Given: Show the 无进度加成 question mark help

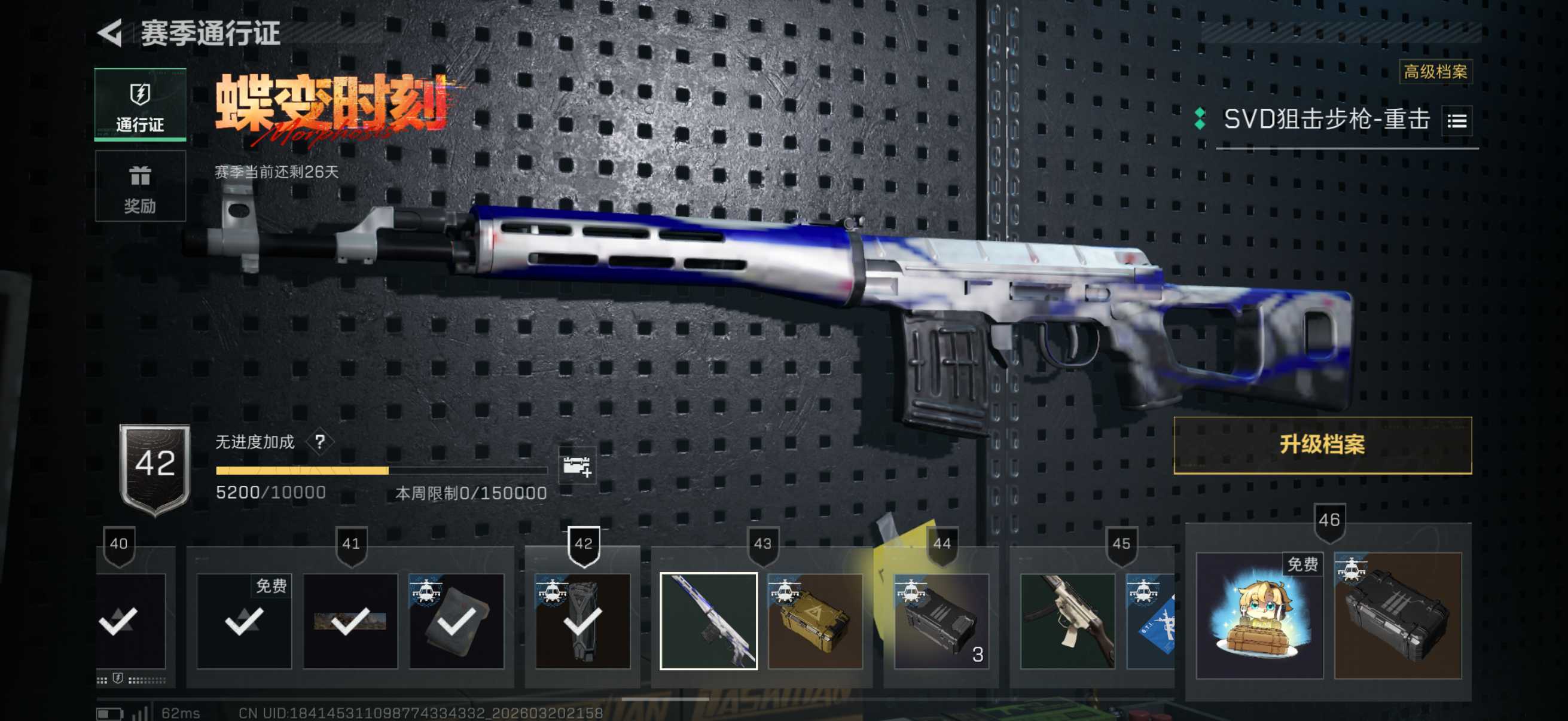Looking at the screenshot, I should (320, 442).
